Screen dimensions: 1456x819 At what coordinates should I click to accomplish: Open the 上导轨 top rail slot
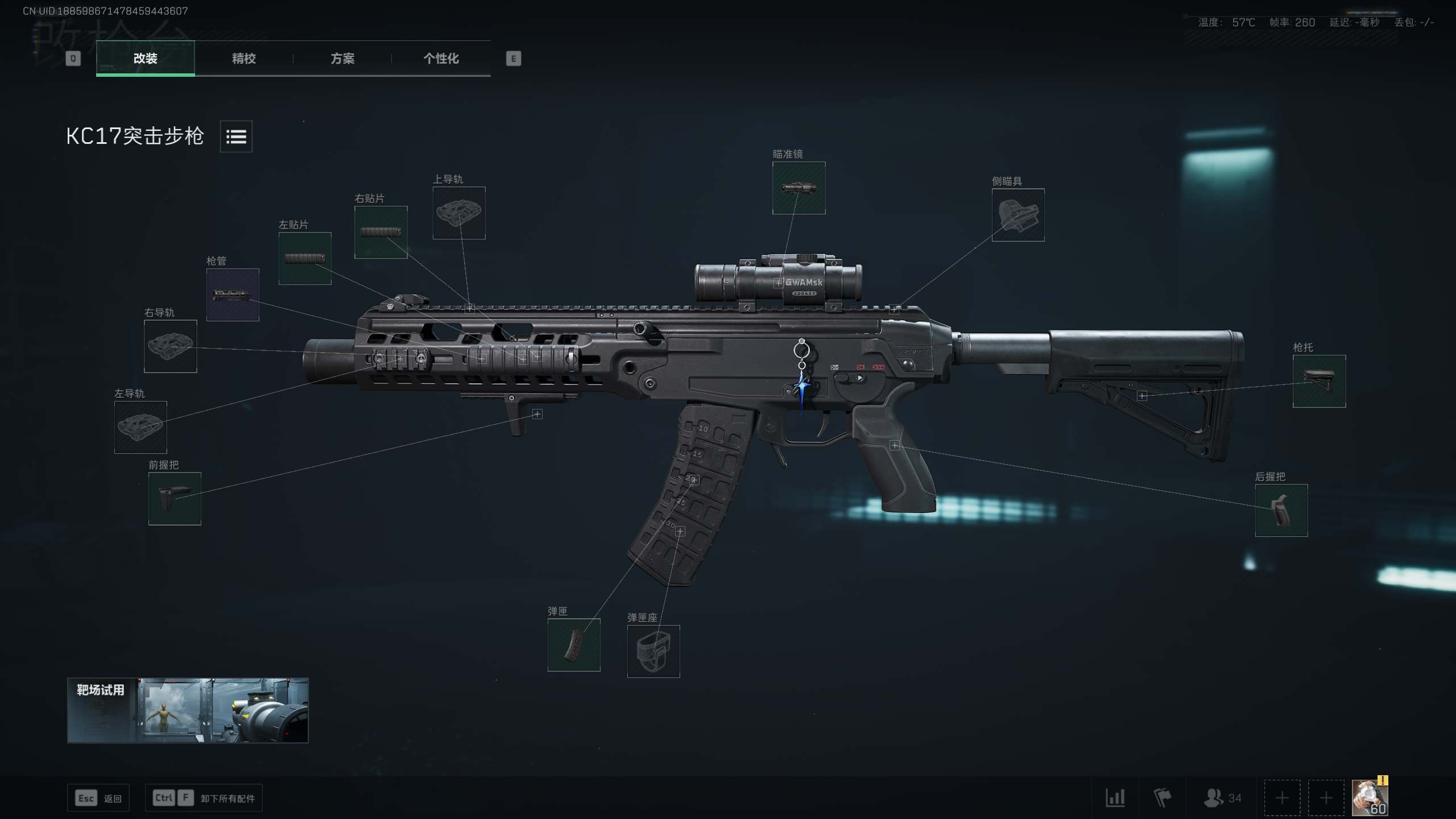(x=459, y=213)
